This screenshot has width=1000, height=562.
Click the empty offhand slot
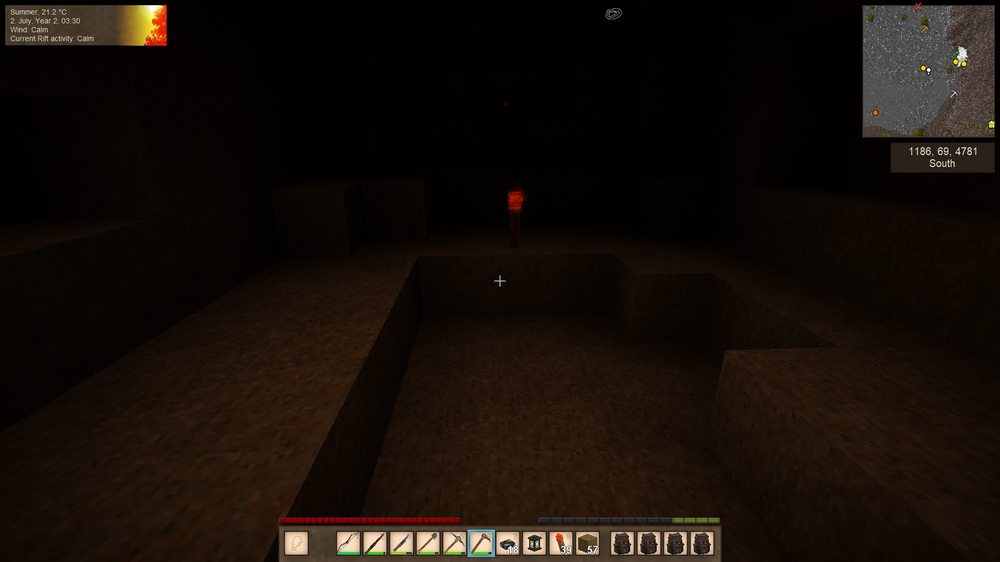(296, 543)
